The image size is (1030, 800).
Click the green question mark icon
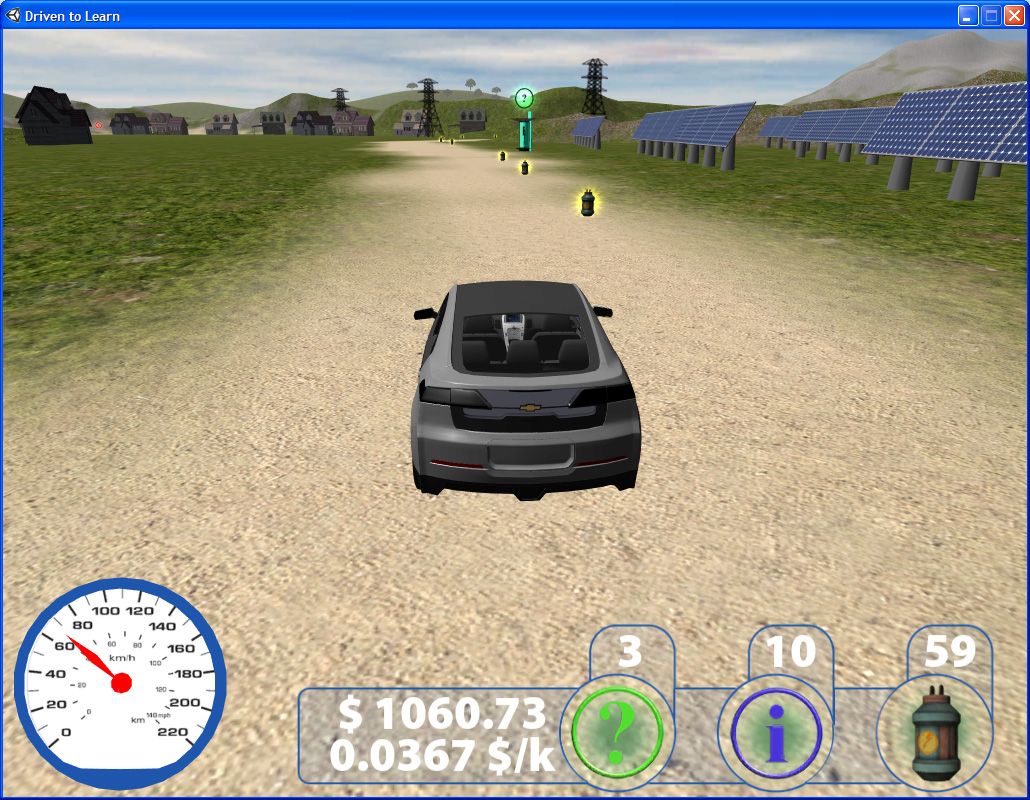click(617, 734)
